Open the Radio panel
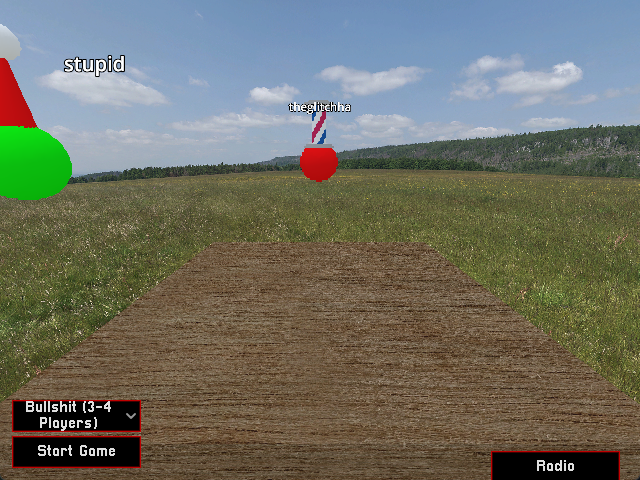 (x=555, y=466)
